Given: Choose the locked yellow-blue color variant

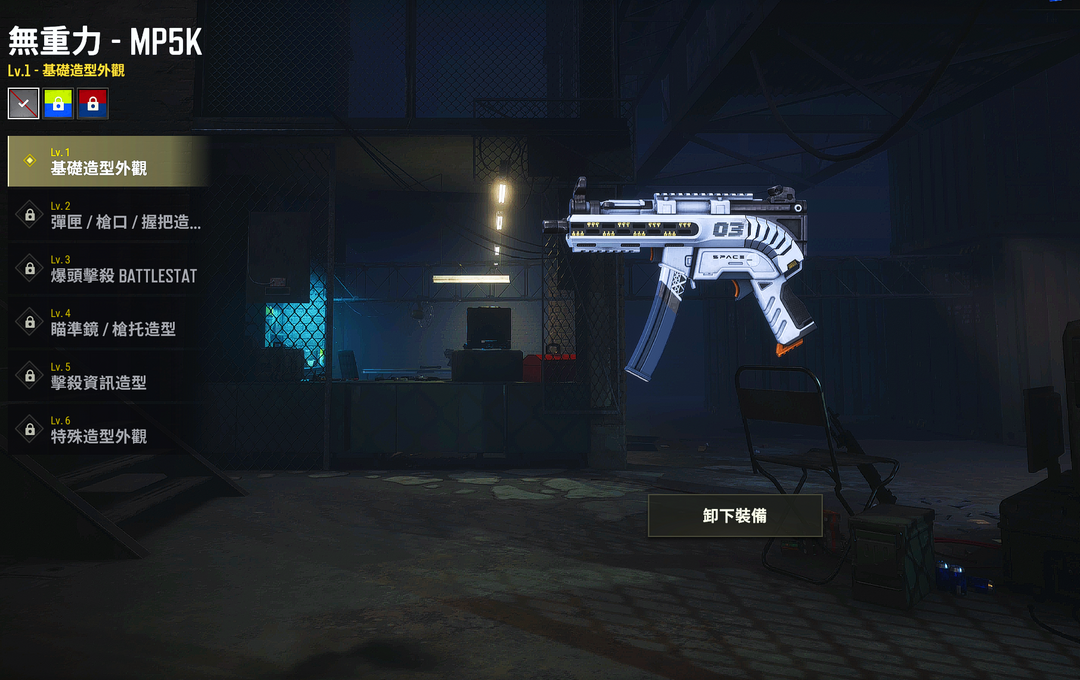Looking at the screenshot, I should pos(58,103).
